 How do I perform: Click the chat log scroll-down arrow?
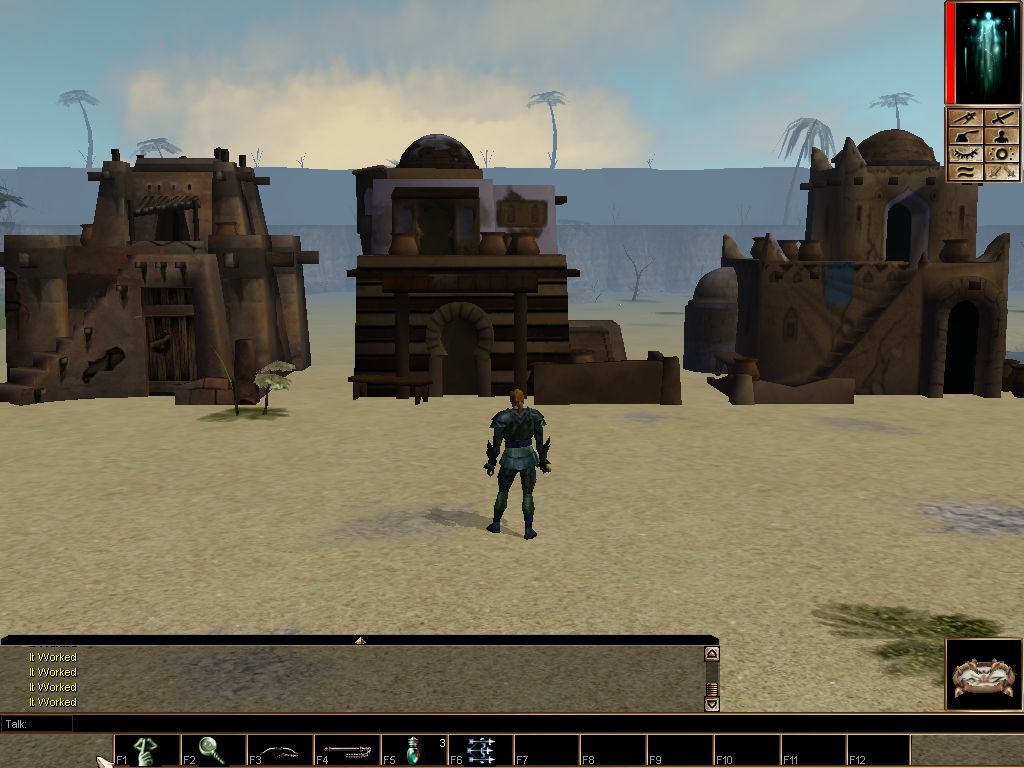point(711,704)
